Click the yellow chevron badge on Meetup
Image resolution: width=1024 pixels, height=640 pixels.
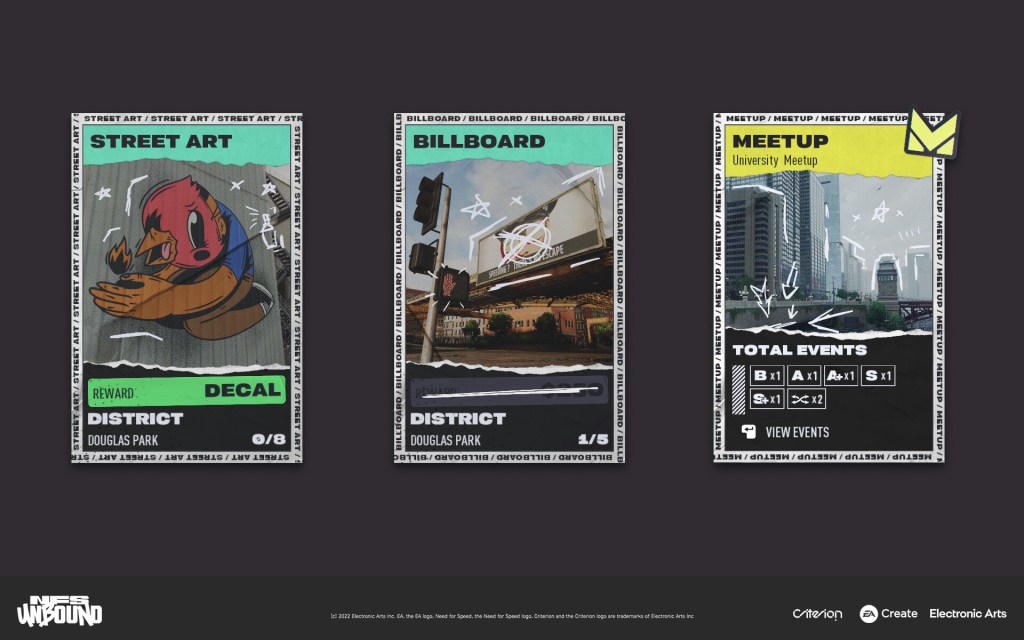[x=930, y=133]
